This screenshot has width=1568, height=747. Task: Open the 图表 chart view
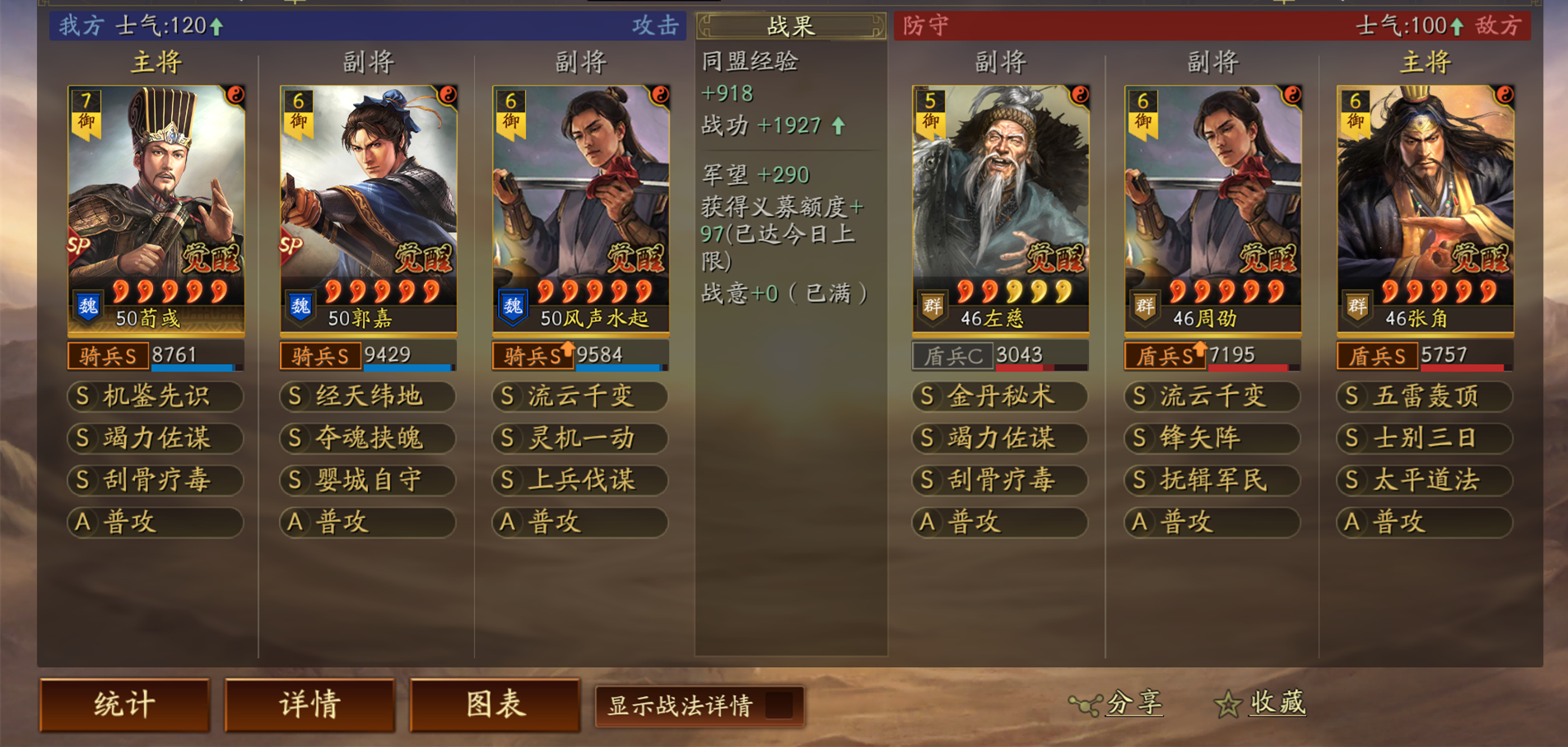(x=495, y=705)
